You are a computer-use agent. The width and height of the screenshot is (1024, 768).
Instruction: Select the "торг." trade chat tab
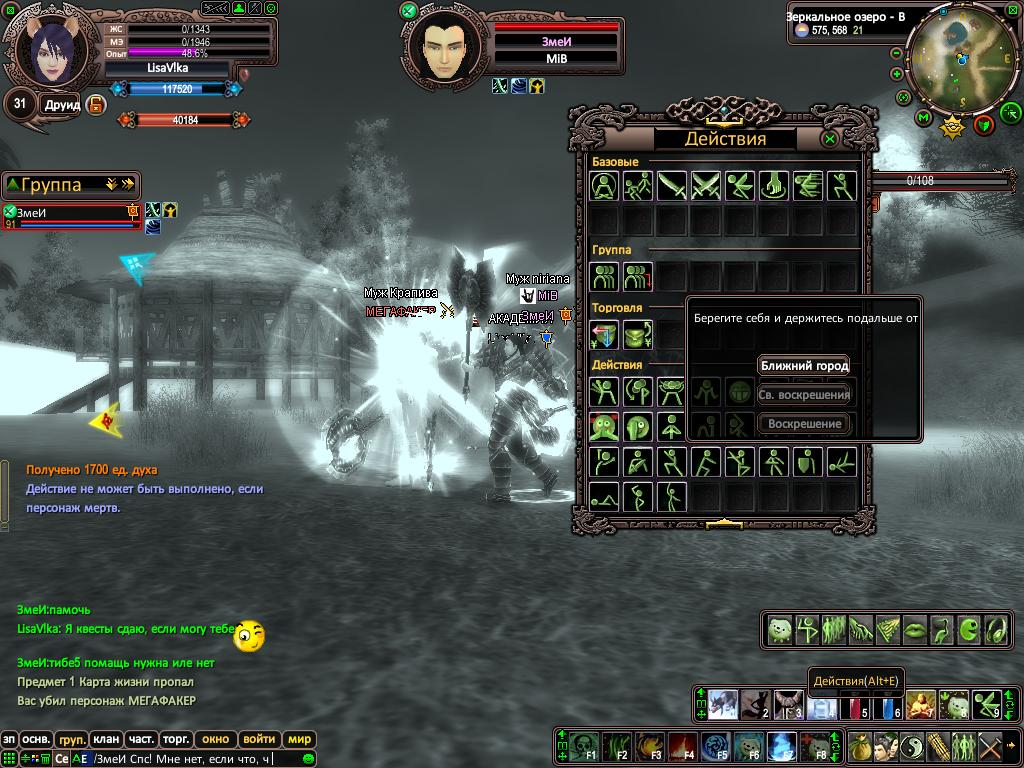pyautogui.click(x=176, y=740)
